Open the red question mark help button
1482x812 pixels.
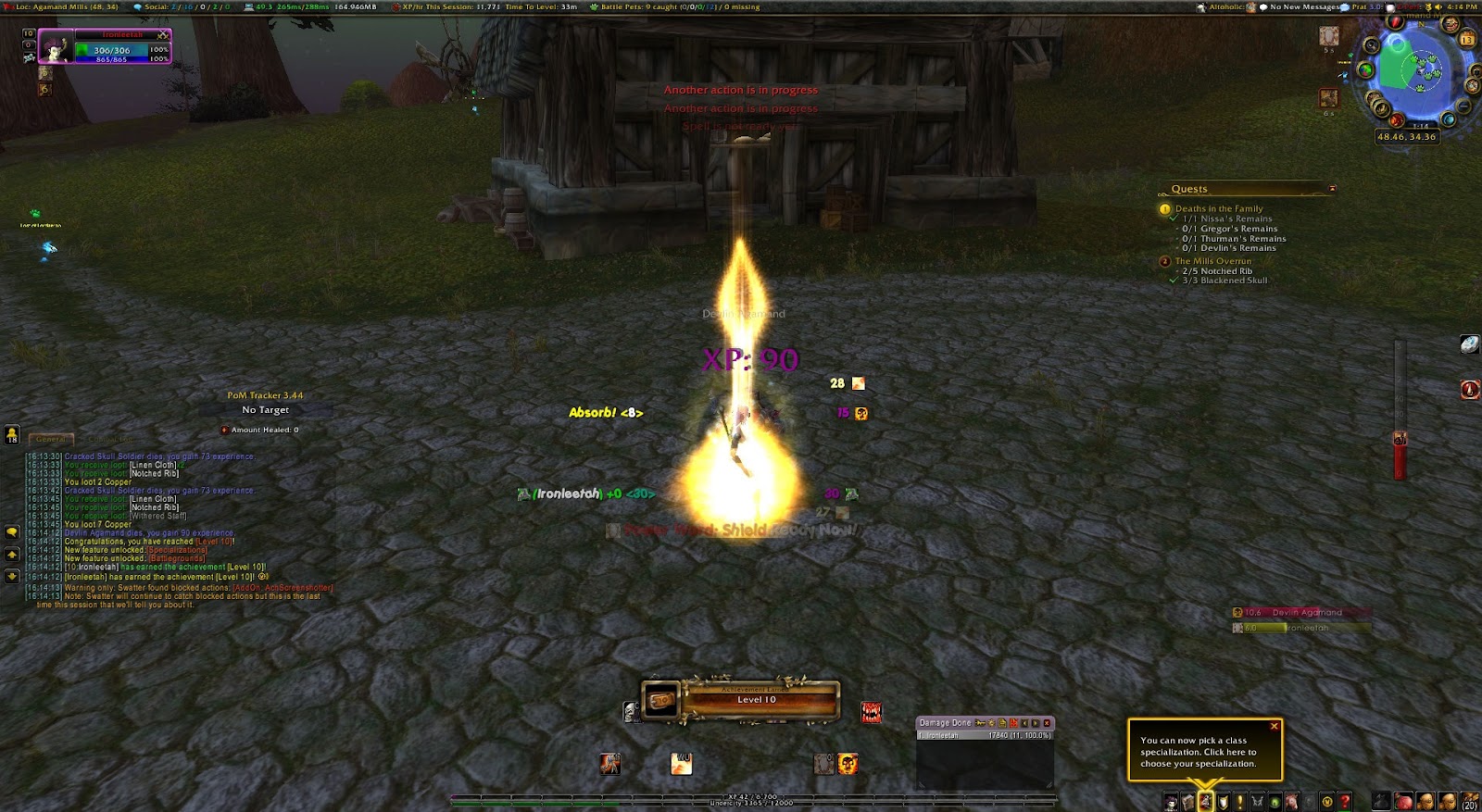pyautogui.click(x=1345, y=802)
